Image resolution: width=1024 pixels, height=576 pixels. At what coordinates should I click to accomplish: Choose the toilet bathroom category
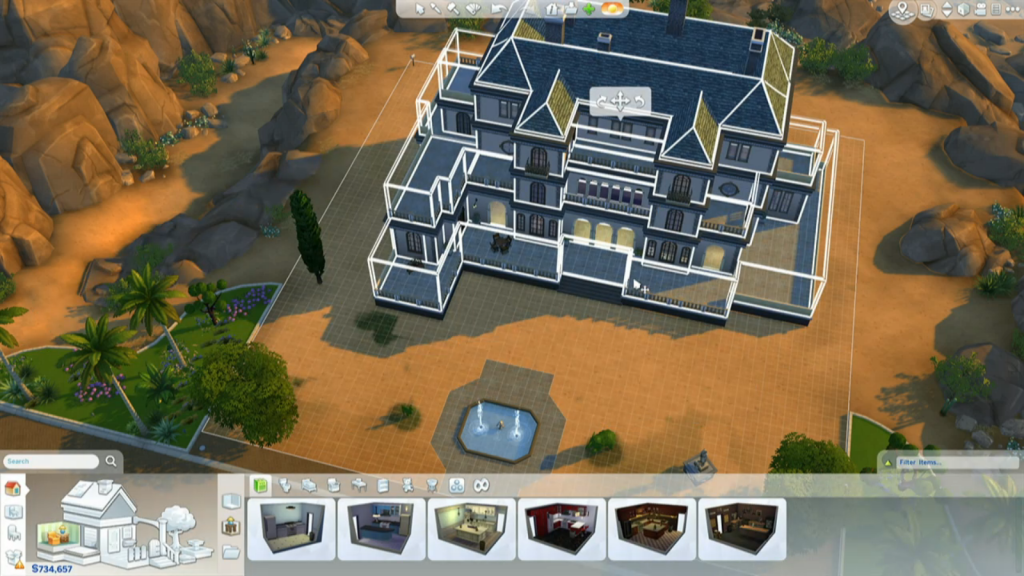[x=284, y=485]
